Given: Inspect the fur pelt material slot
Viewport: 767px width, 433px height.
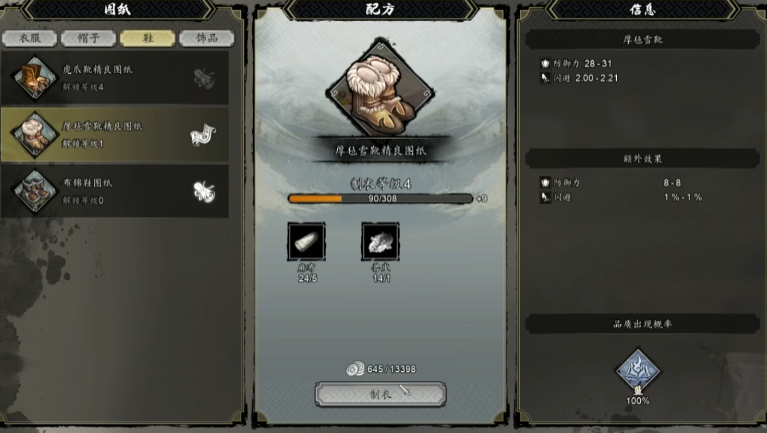Looking at the screenshot, I should 380,242.
